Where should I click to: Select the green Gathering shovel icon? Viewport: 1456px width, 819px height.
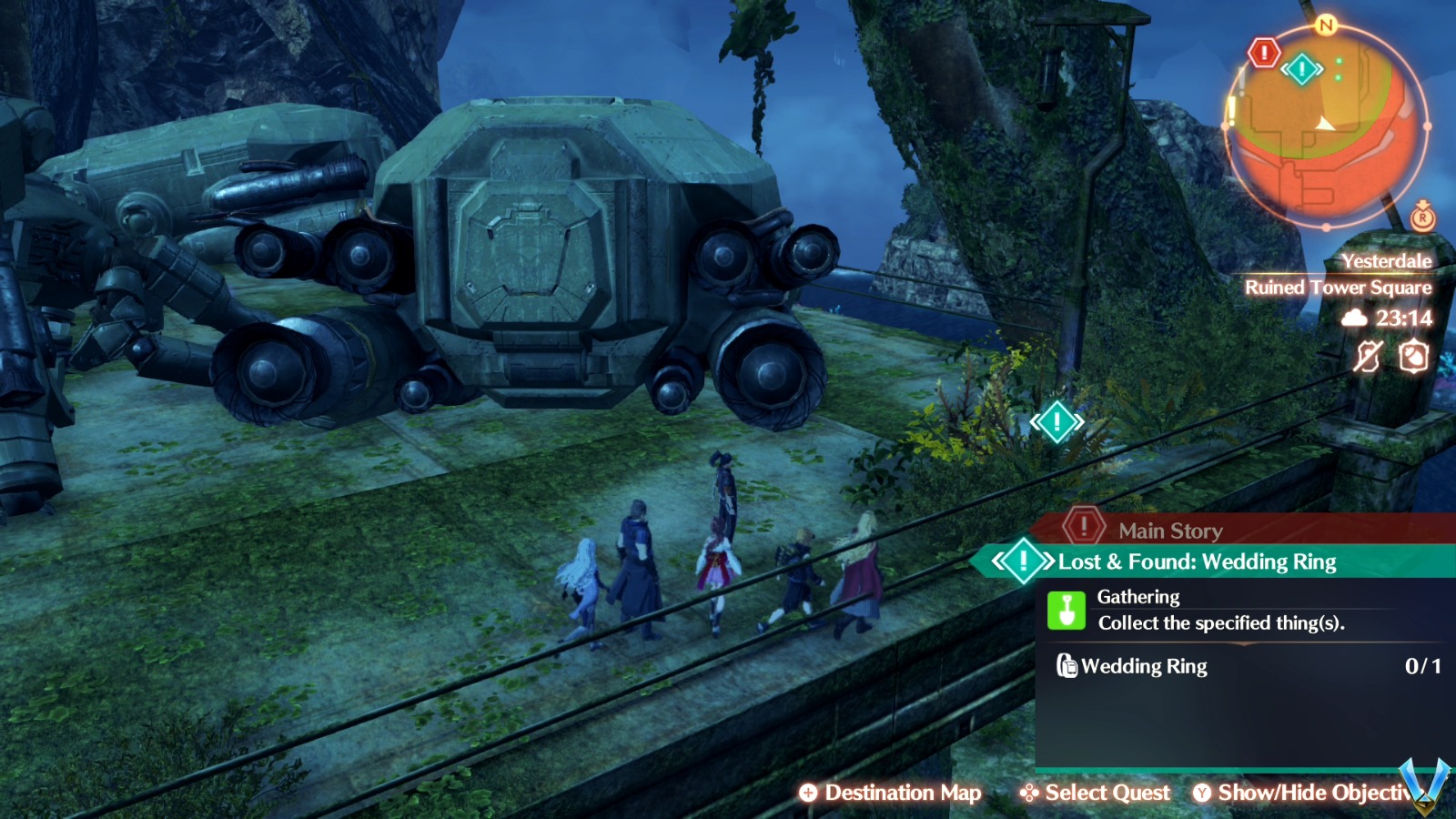pos(1066,610)
